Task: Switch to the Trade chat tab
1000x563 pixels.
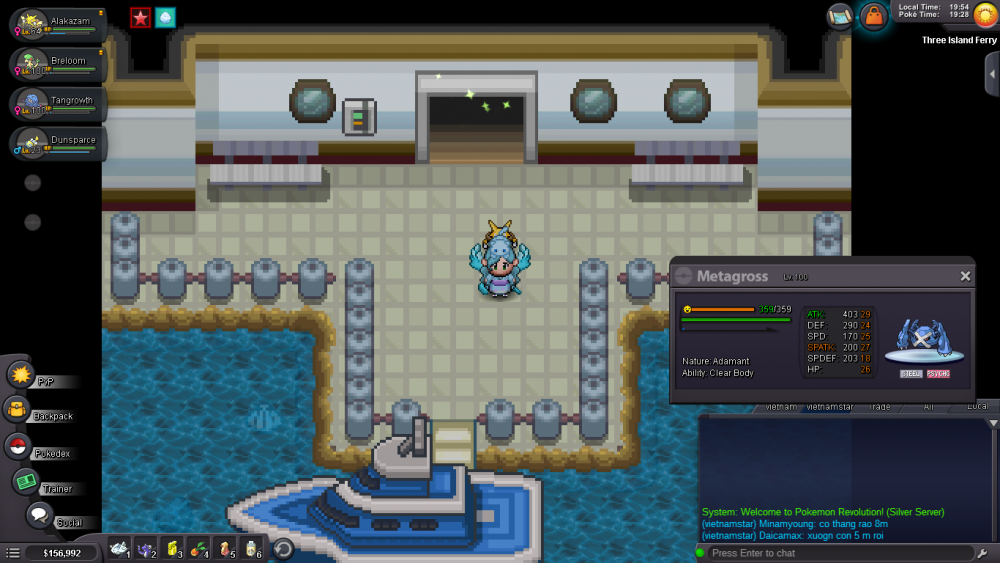Action: click(x=880, y=407)
